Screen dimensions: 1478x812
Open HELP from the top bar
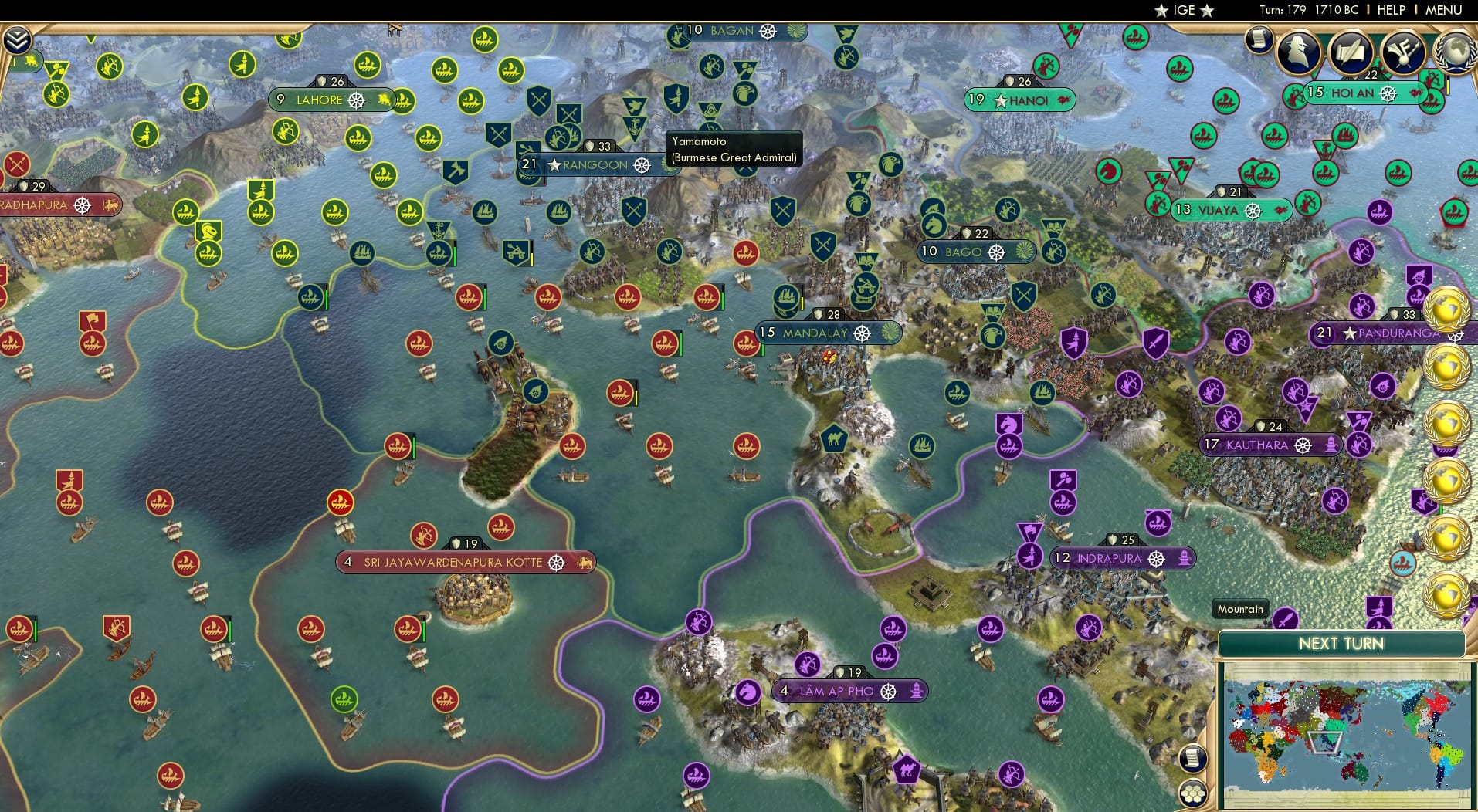(x=1392, y=10)
